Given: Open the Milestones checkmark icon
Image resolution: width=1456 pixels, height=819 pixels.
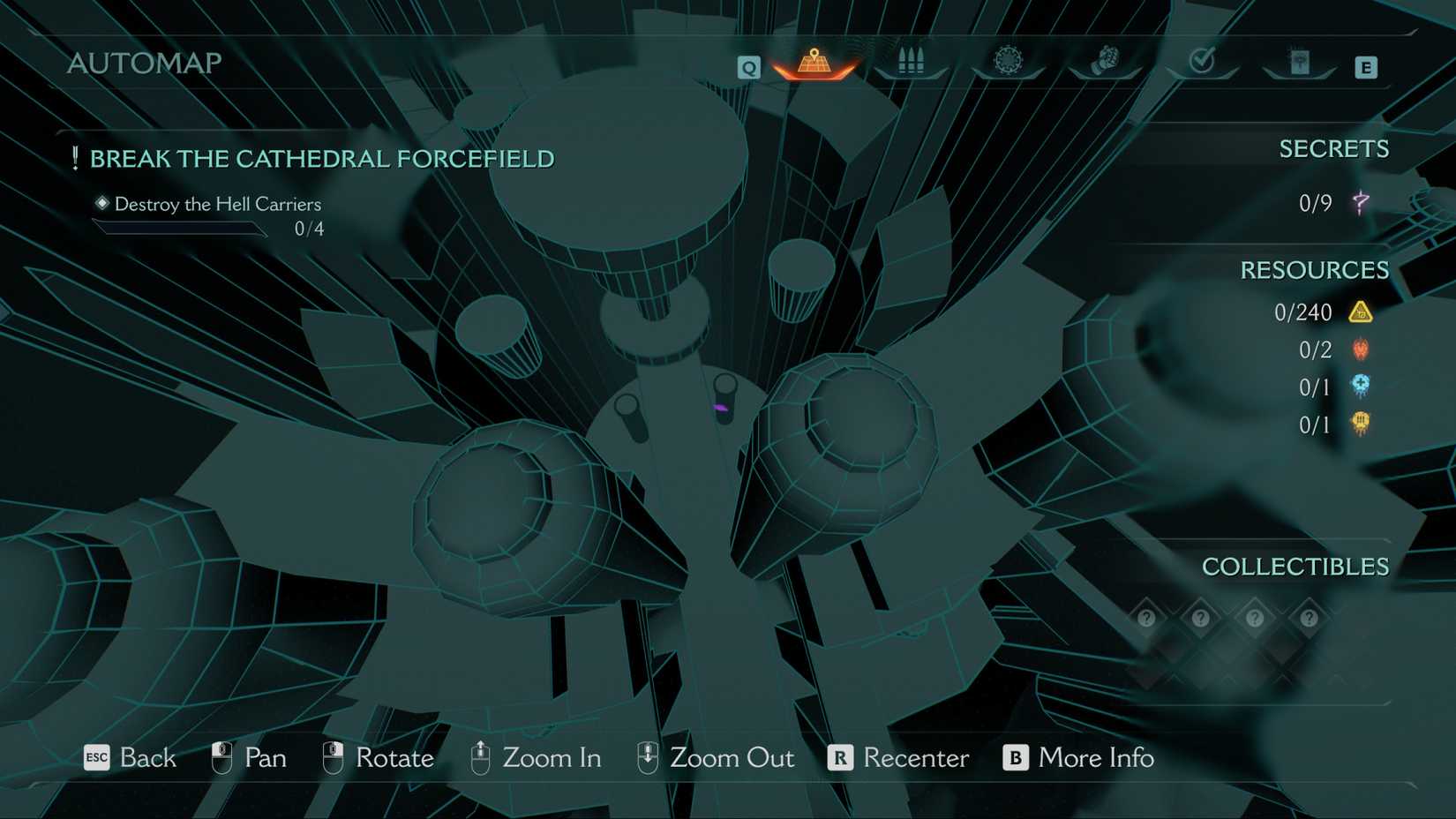Looking at the screenshot, I should coord(1202,62).
